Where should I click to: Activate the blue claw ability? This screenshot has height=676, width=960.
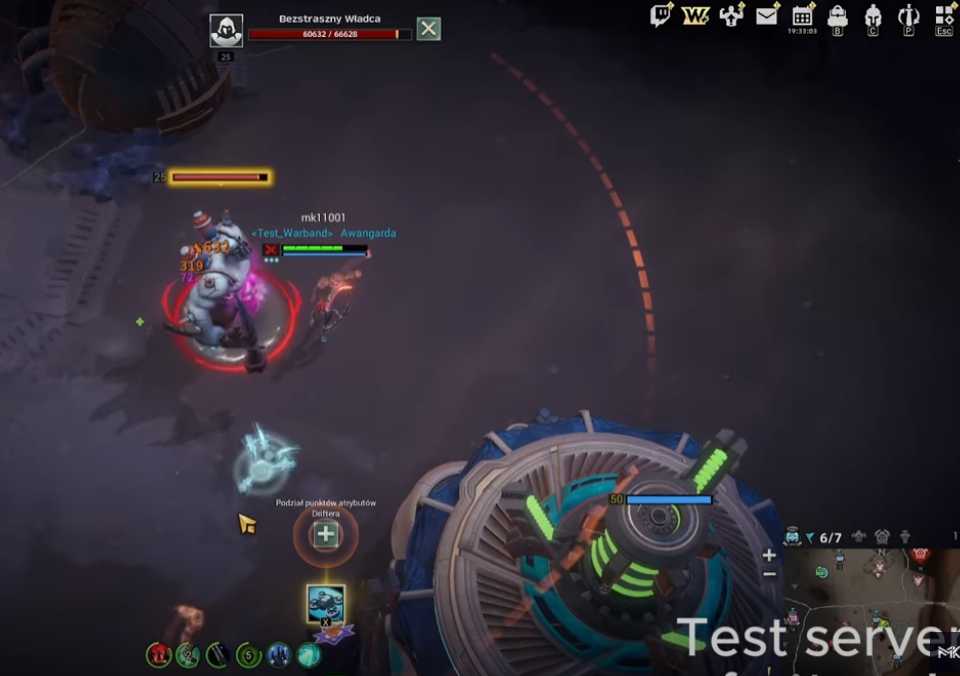click(279, 655)
